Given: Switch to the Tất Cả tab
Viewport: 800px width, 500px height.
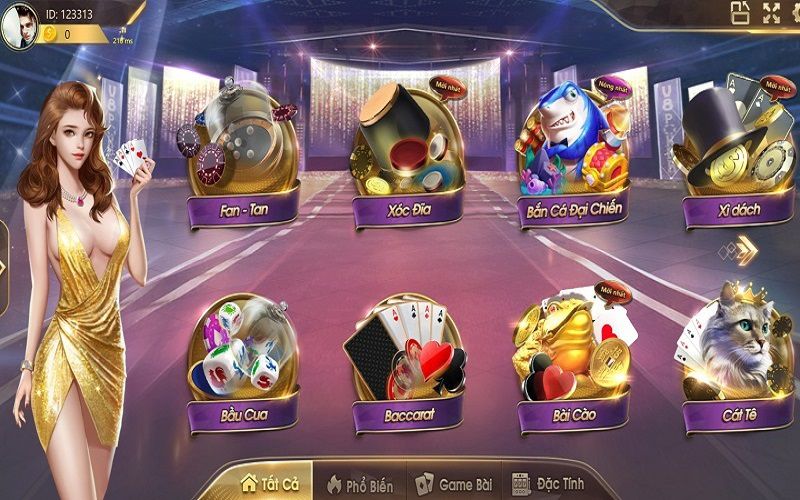Looking at the screenshot, I should click(x=266, y=483).
